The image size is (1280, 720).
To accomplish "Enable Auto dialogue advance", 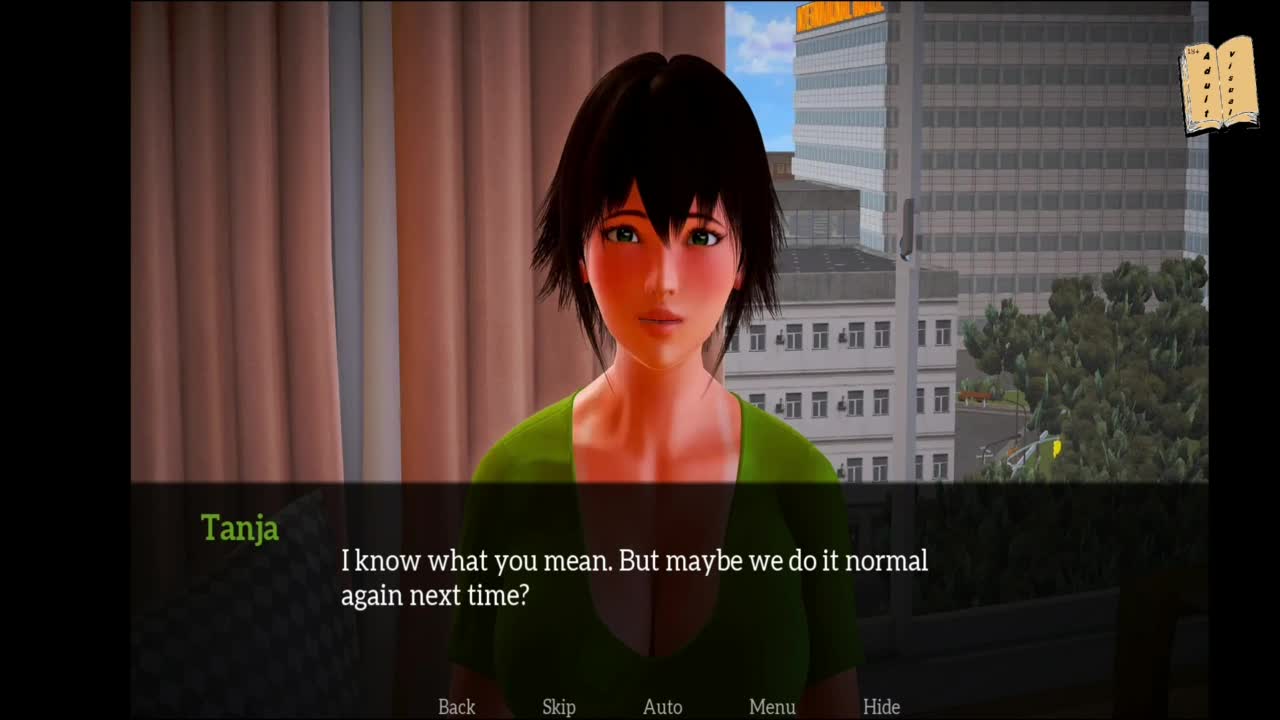I will coord(662,707).
